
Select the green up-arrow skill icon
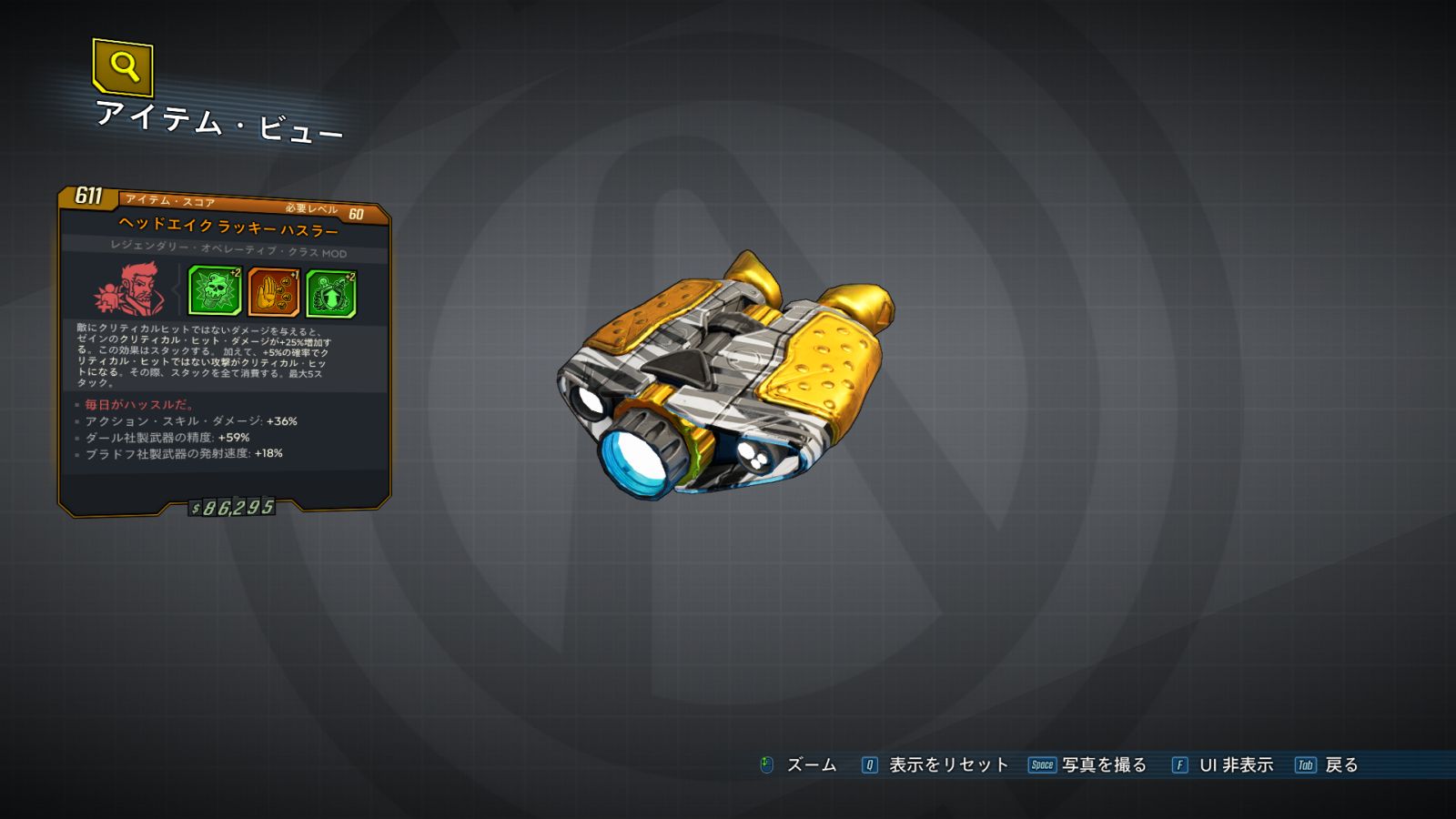point(331,294)
